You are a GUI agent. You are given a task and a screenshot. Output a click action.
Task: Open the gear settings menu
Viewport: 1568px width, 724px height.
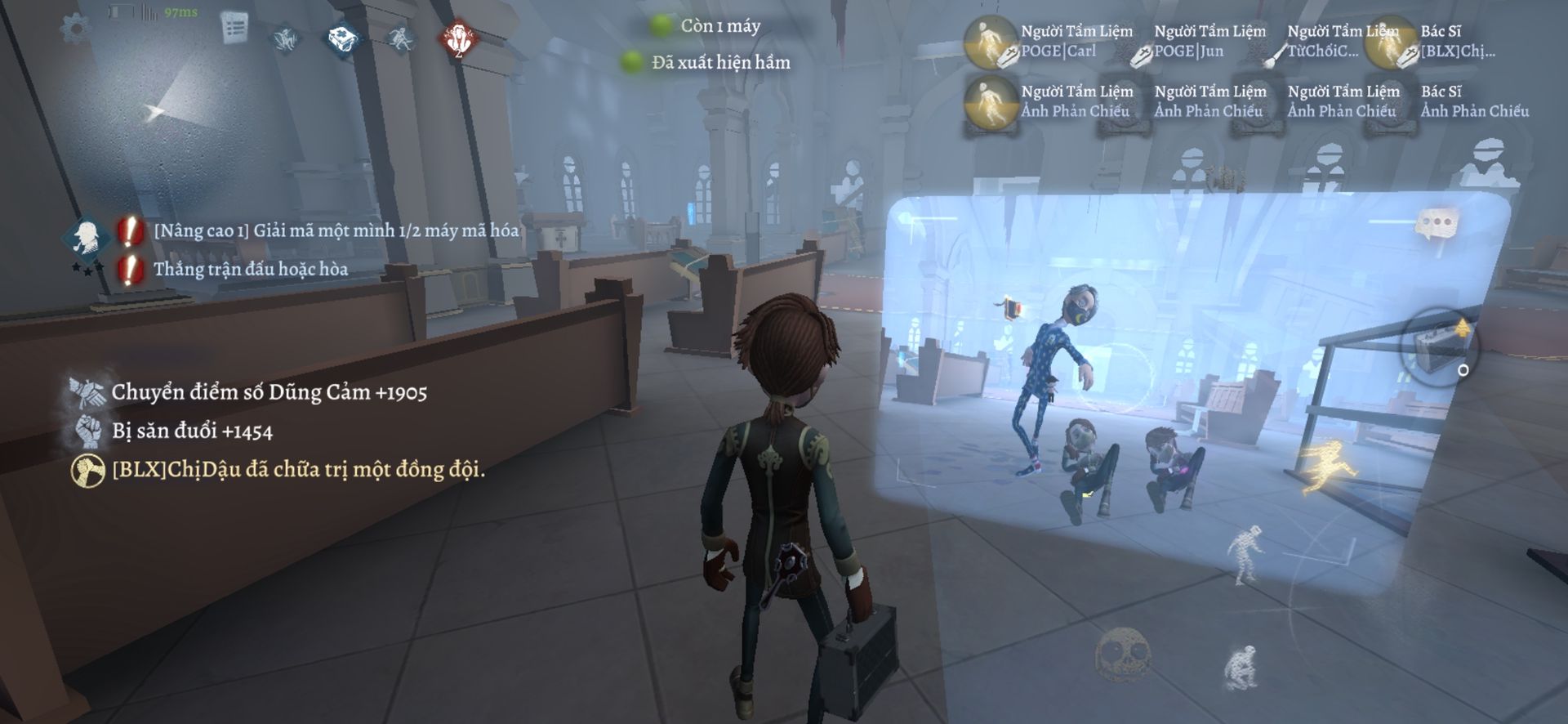(x=76, y=27)
